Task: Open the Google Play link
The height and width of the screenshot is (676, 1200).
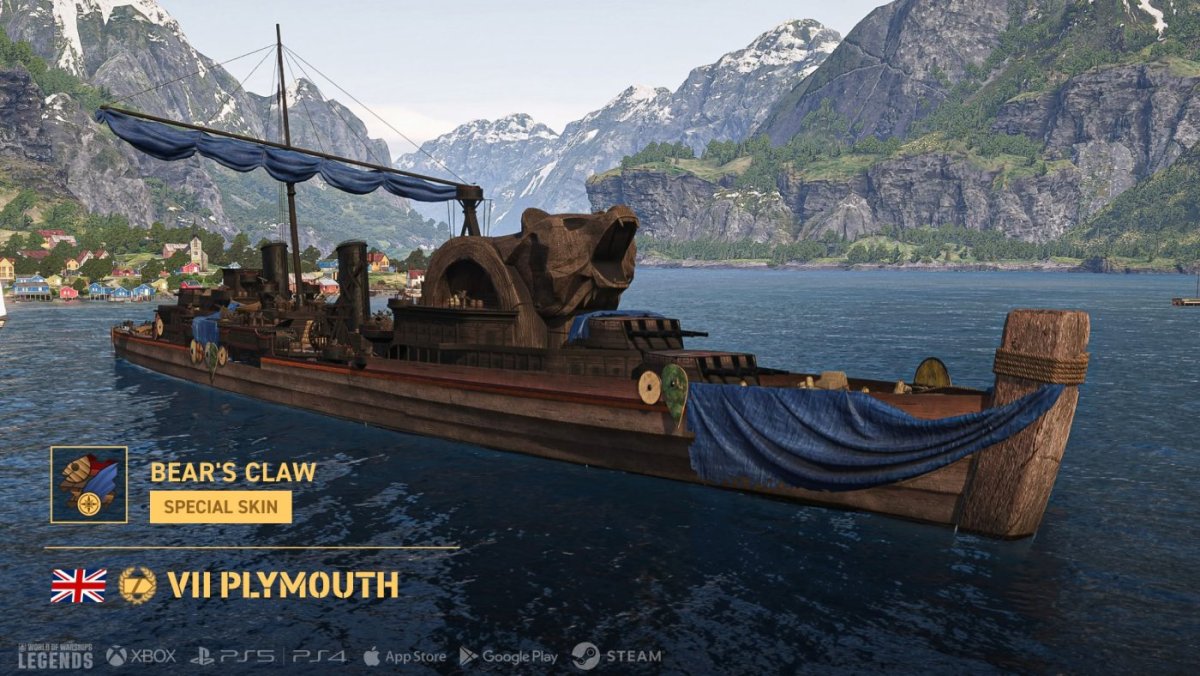Action: click(x=508, y=656)
